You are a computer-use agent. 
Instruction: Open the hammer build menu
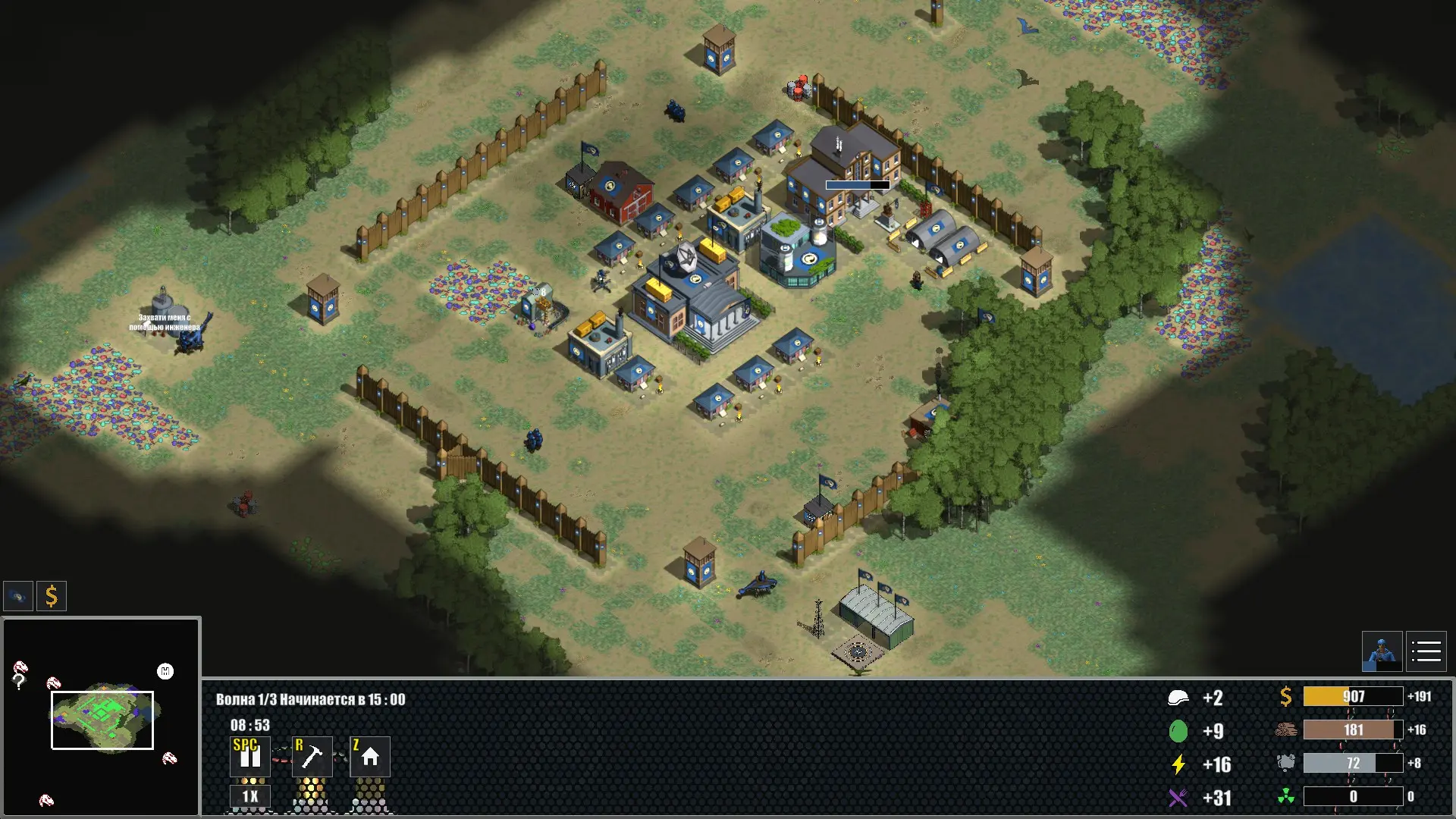tap(312, 756)
